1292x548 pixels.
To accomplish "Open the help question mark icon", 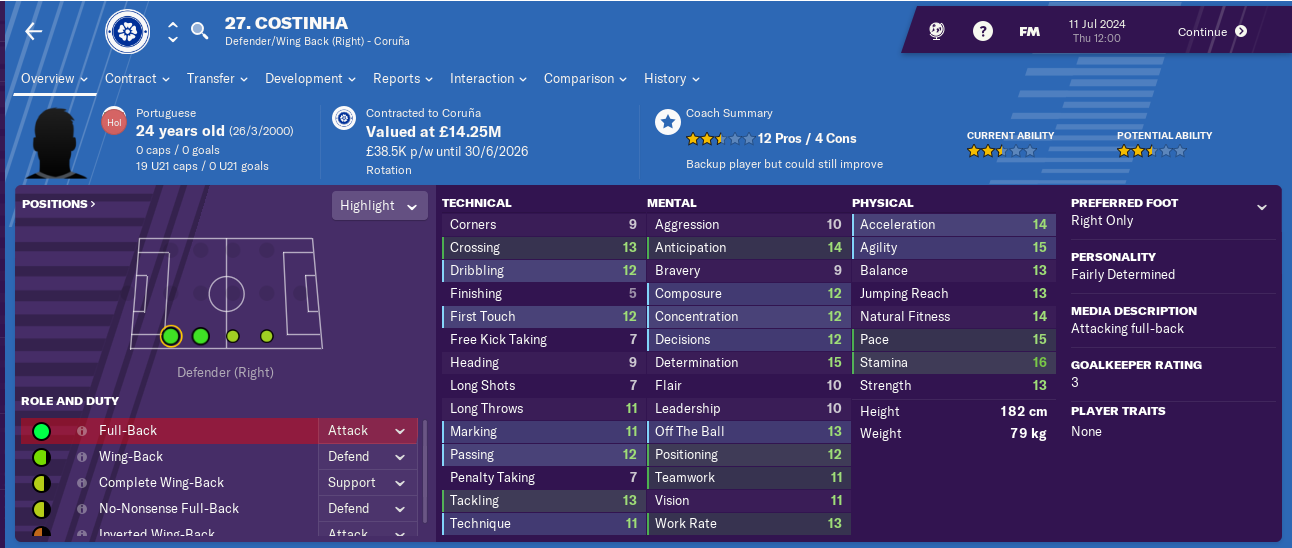I will click(x=983, y=31).
